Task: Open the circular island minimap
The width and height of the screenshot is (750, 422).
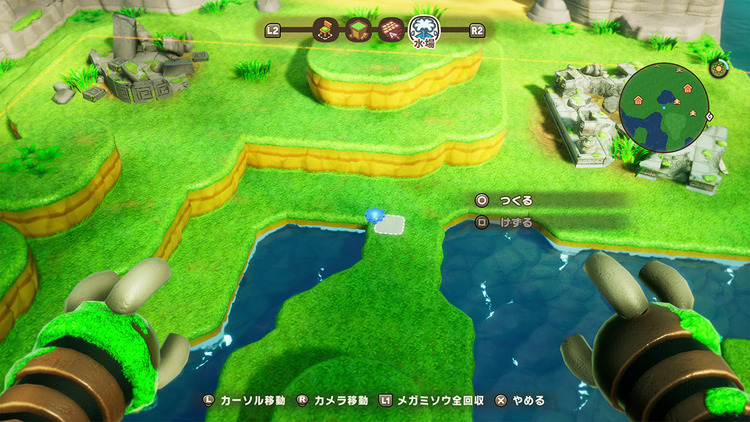Action: (664, 104)
